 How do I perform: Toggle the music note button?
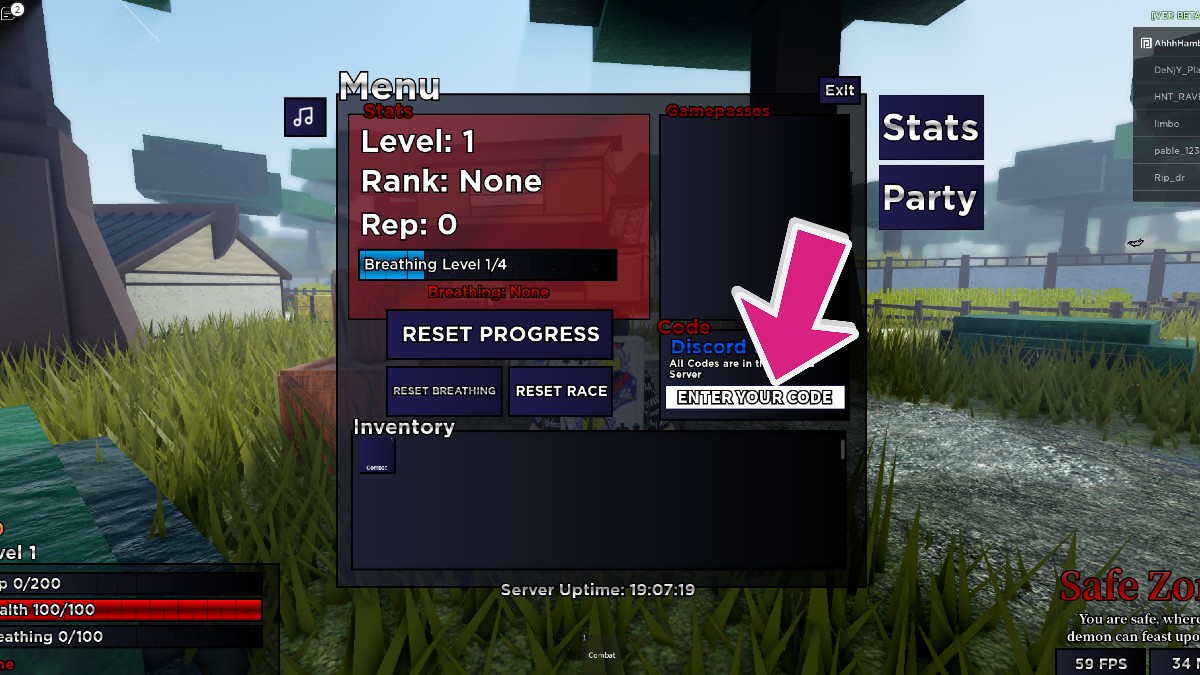[305, 117]
